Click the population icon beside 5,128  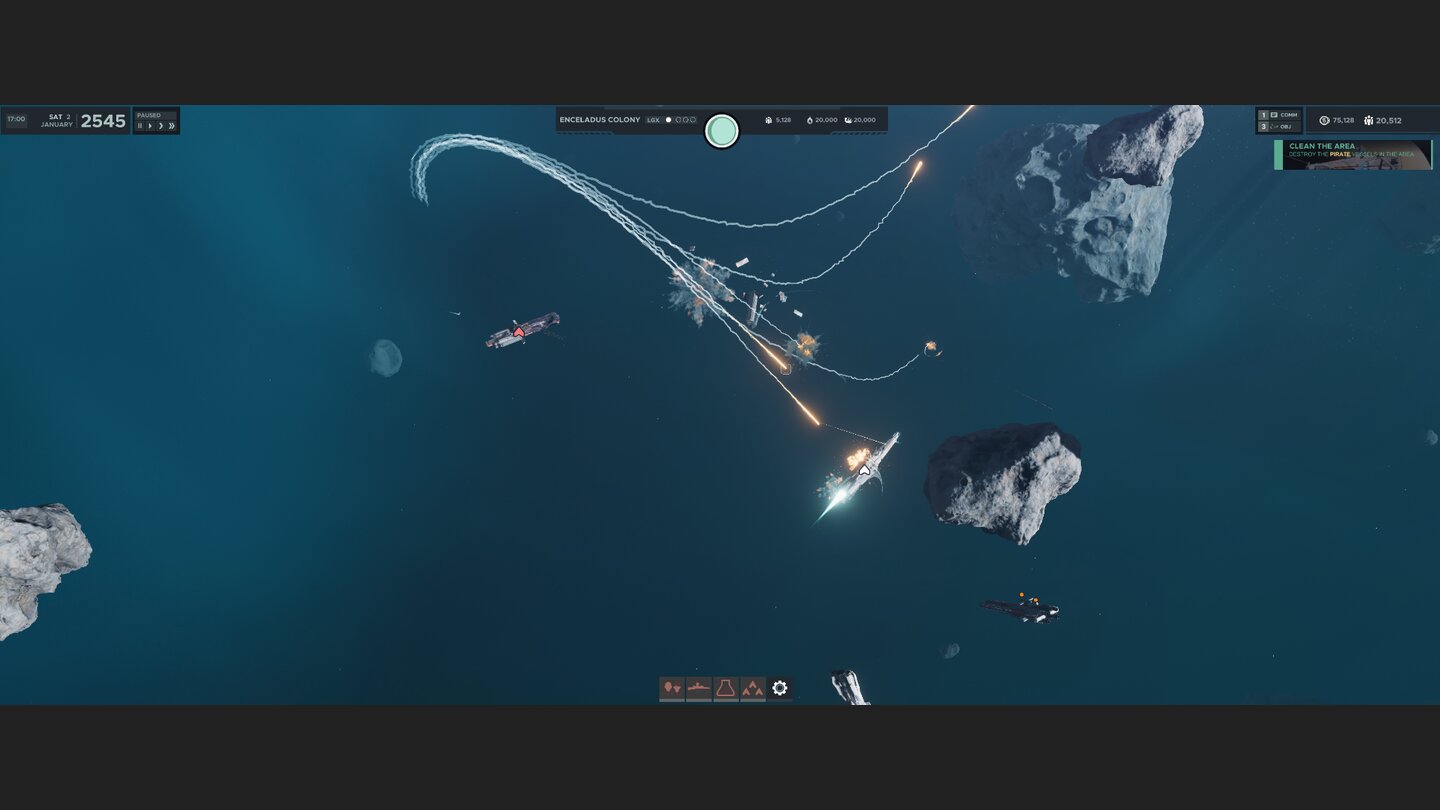click(770, 119)
